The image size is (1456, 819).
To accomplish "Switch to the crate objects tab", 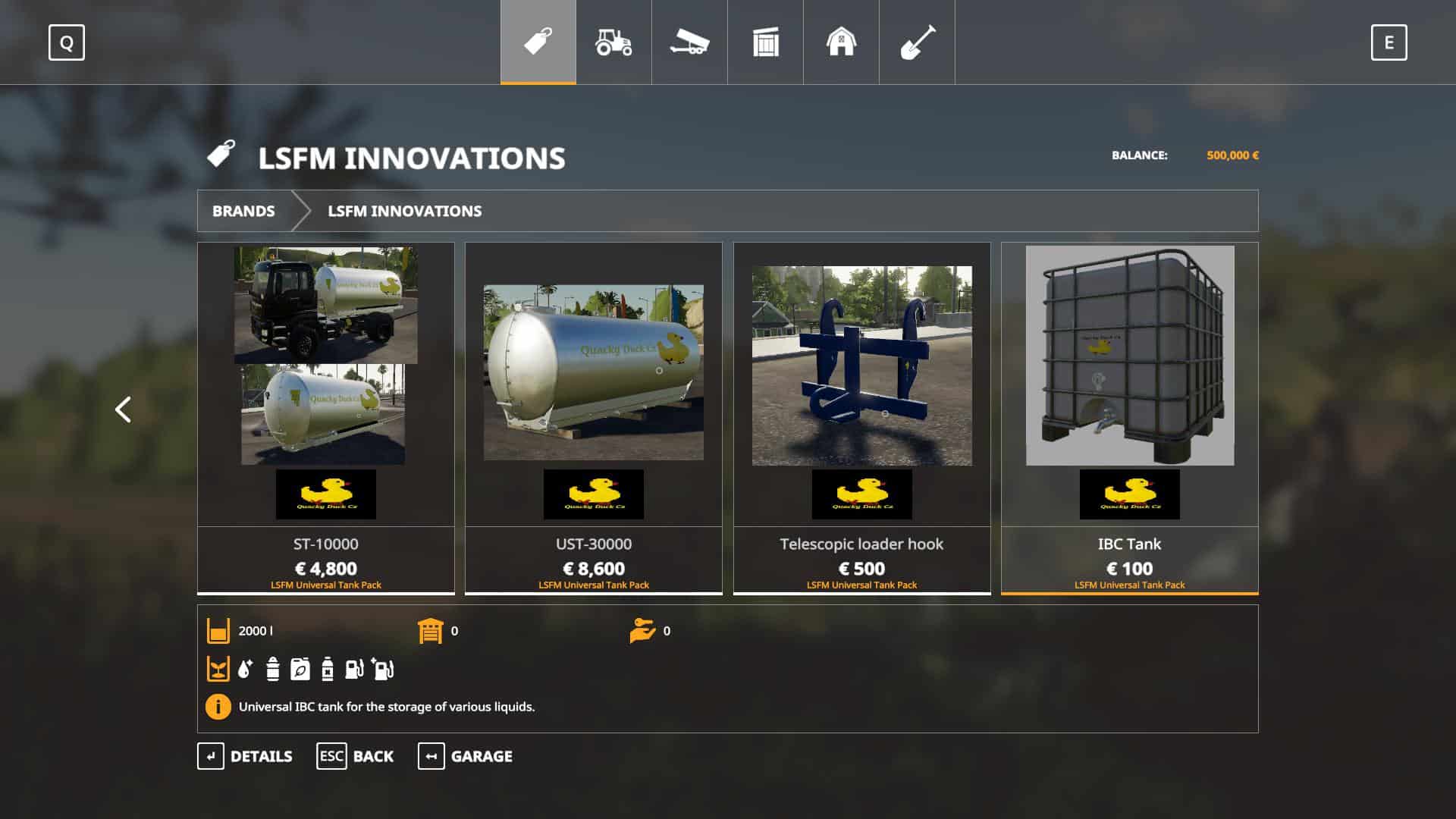I will point(765,42).
